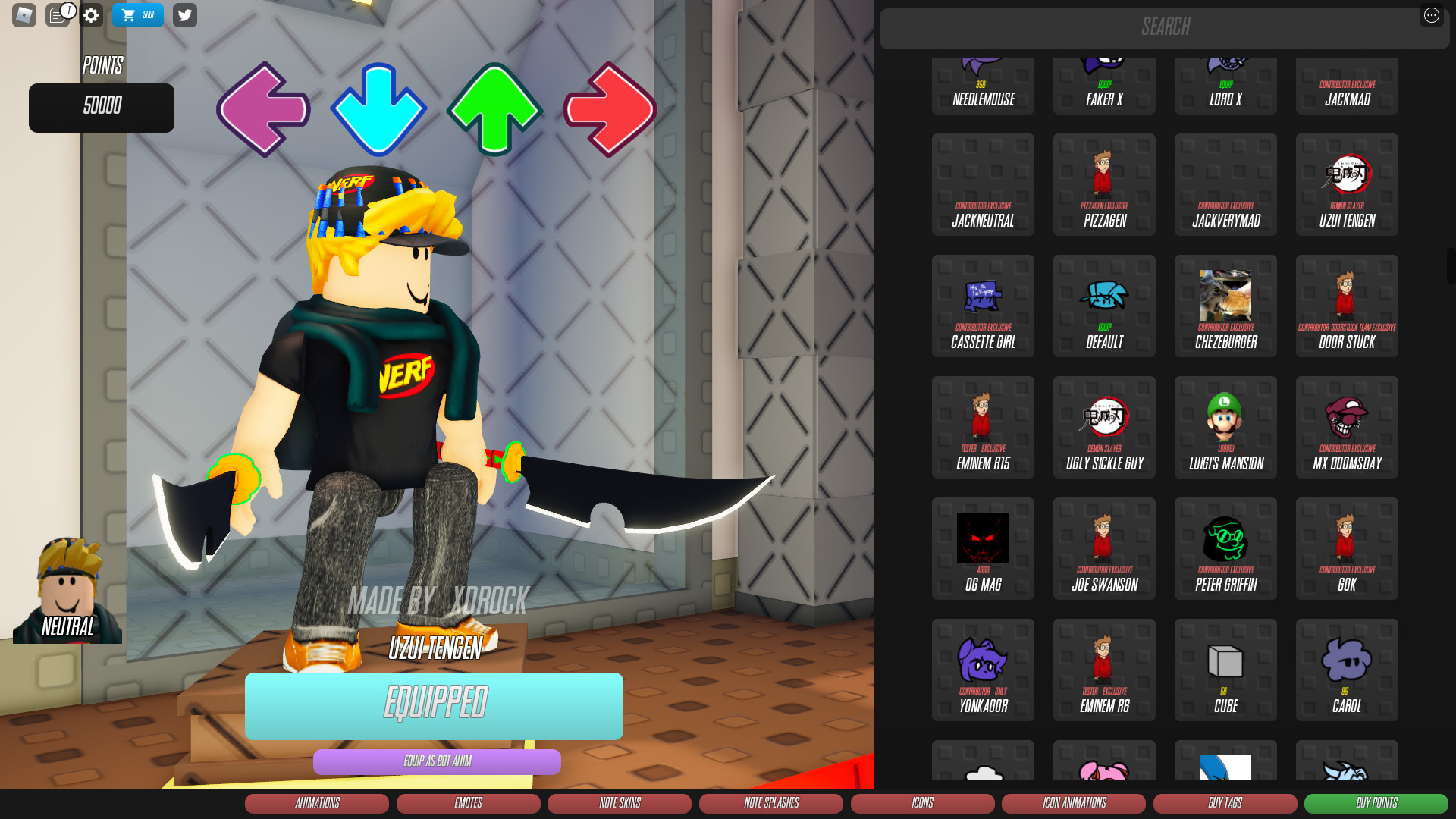The height and width of the screenshot is (819, 1456).
Task: Select the Uzui Tengen item
Action: click(x=1346, y=184)
